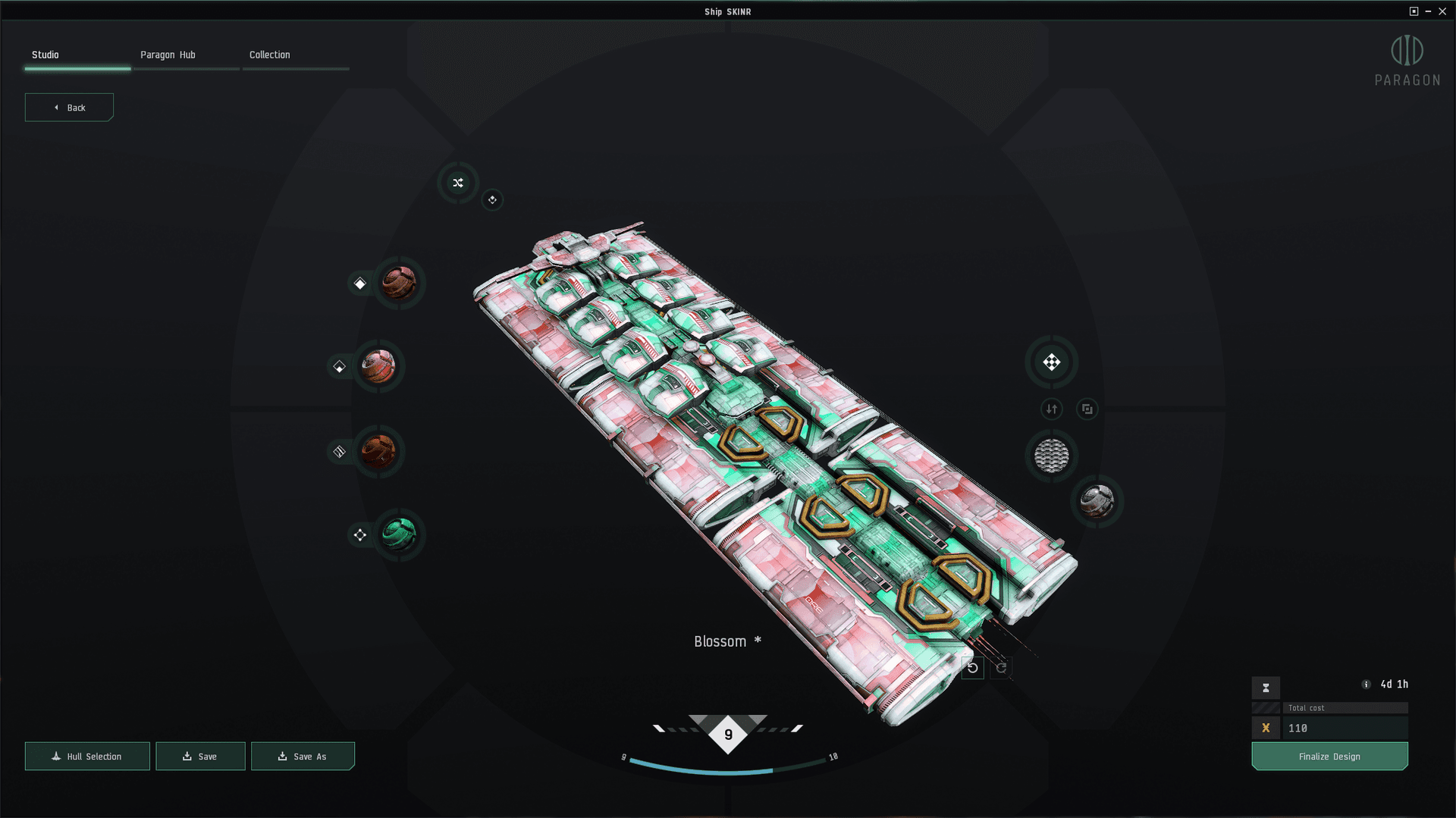
Task: Go back with the Back button
Action: 69,108
